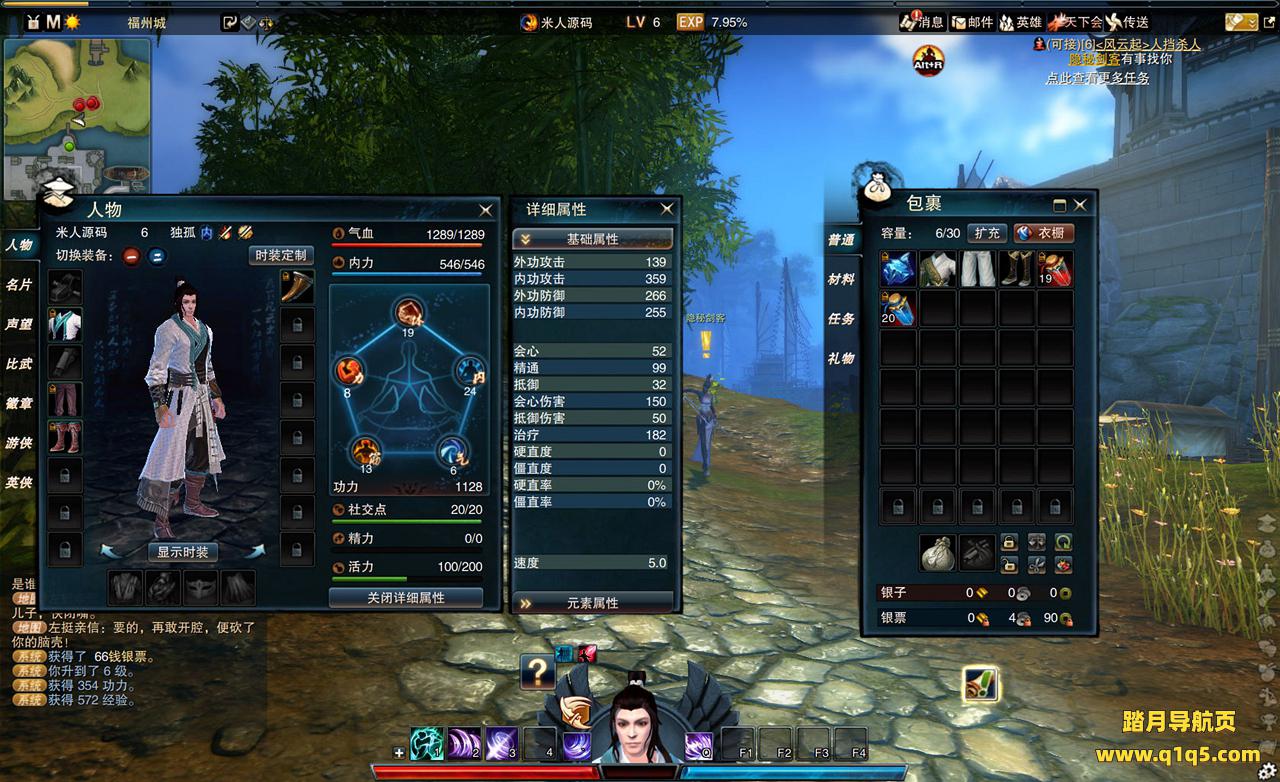Toggle the 显示时装 button
Viewport: 1280px width, 782px height.
click(183, 552)
